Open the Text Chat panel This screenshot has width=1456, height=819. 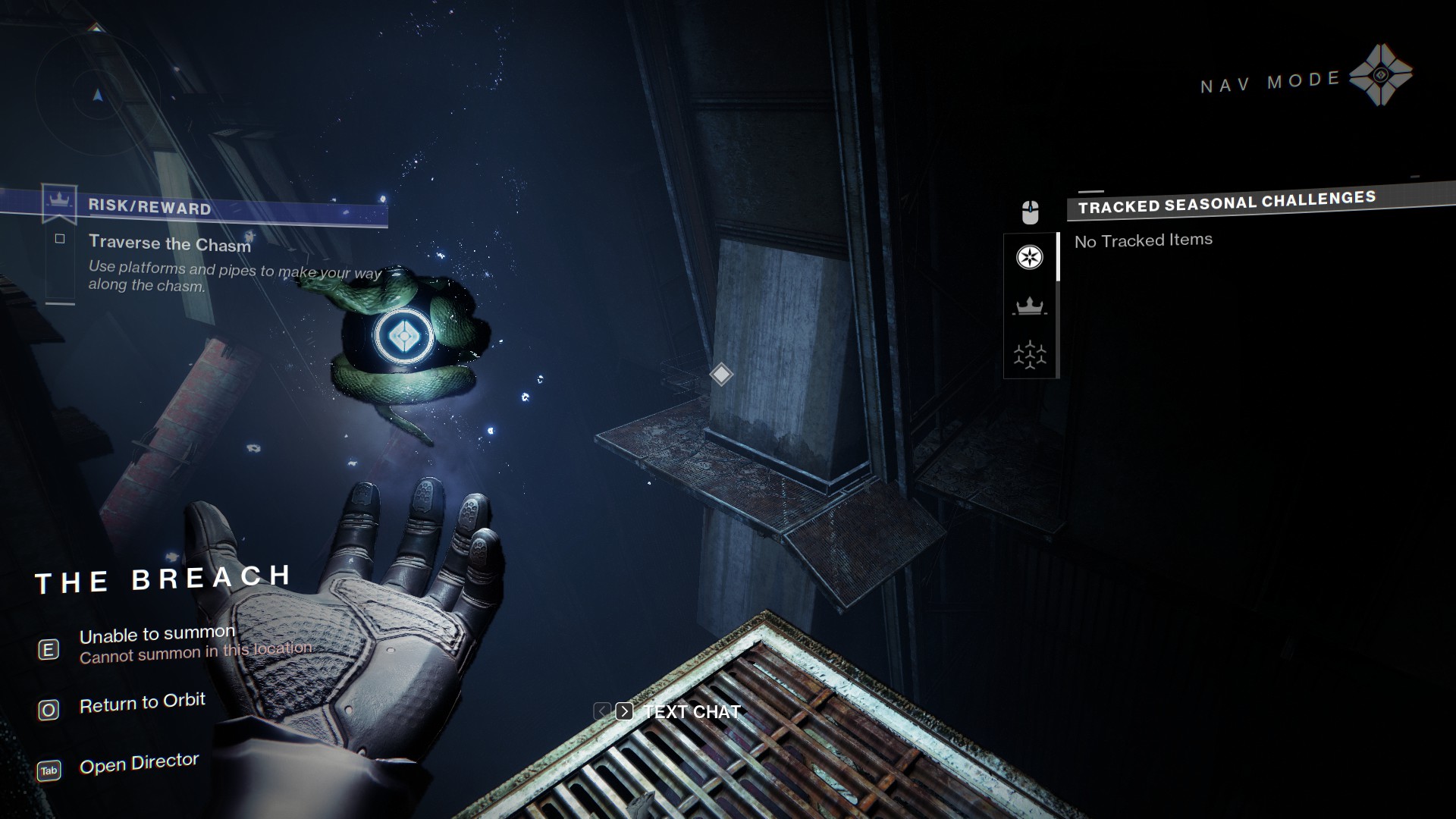point(691,711)
